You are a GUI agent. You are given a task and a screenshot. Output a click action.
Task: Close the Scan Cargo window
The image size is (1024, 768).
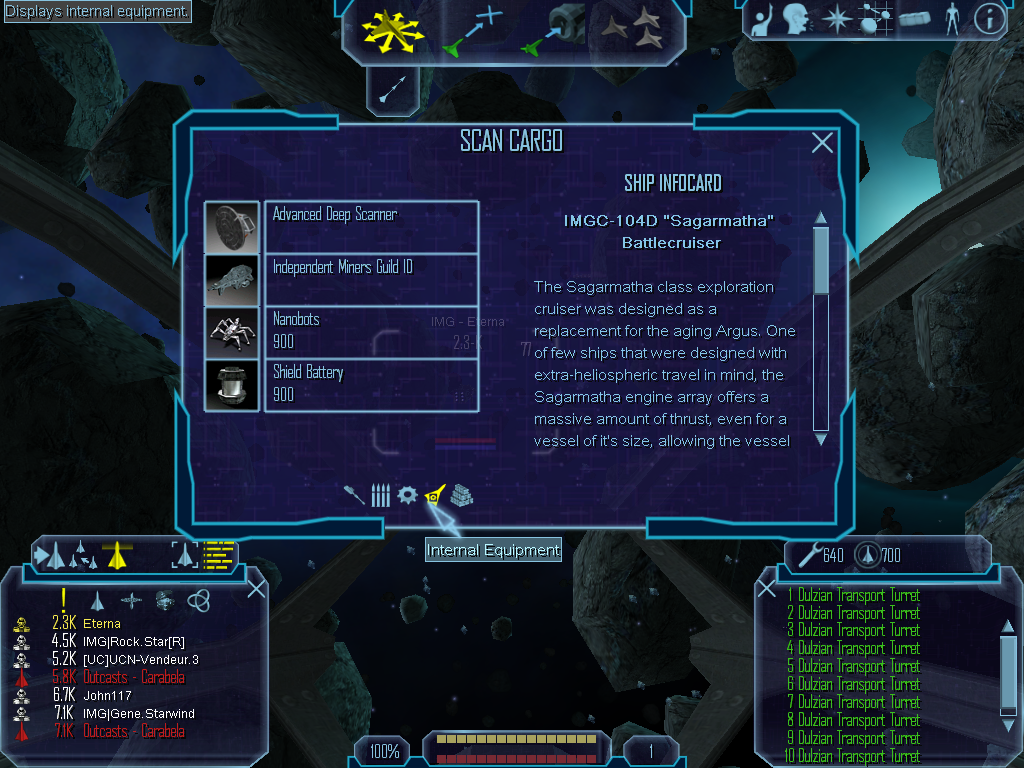(x=822, y=143)
